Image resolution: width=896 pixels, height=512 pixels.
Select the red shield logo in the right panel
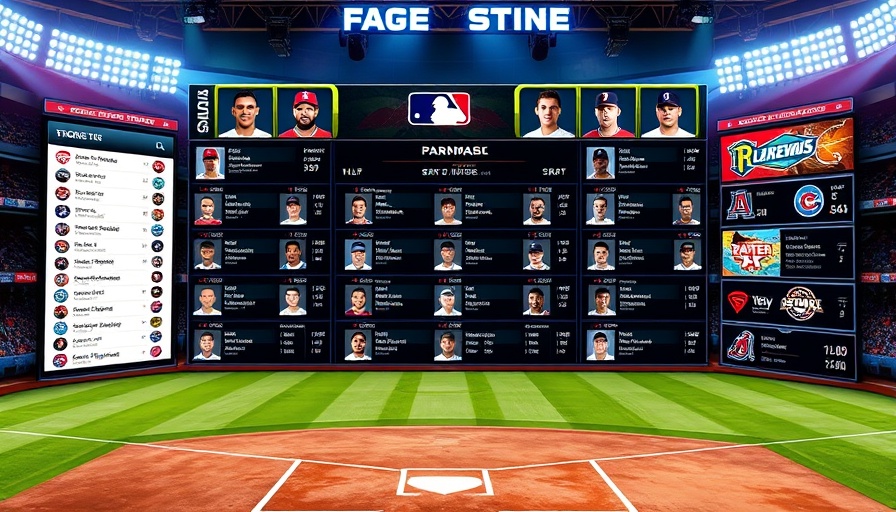(x=738, y=302)
